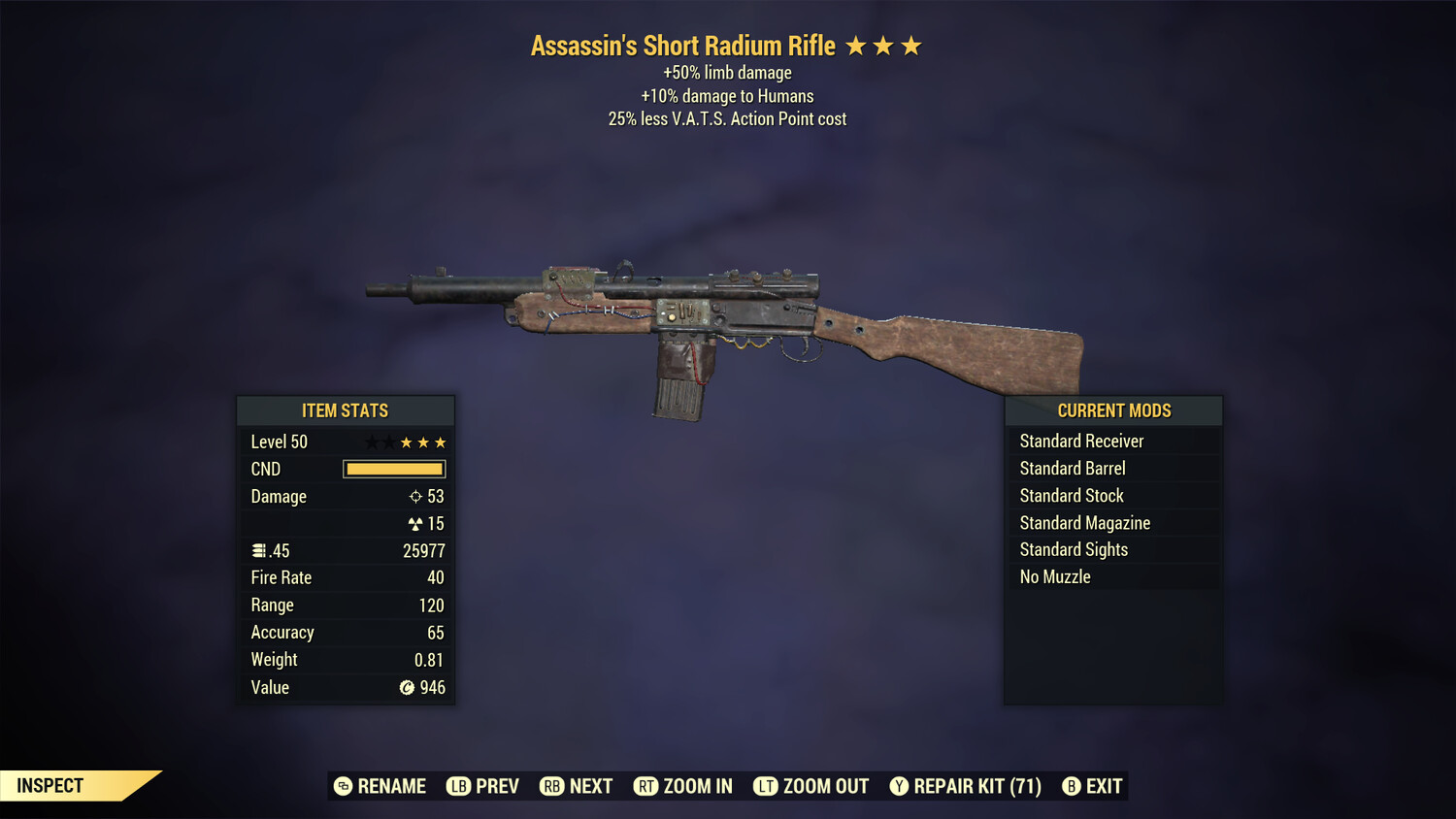Click the CND condition bar
The image size is (1456, 819).
[x=393, y=469]
